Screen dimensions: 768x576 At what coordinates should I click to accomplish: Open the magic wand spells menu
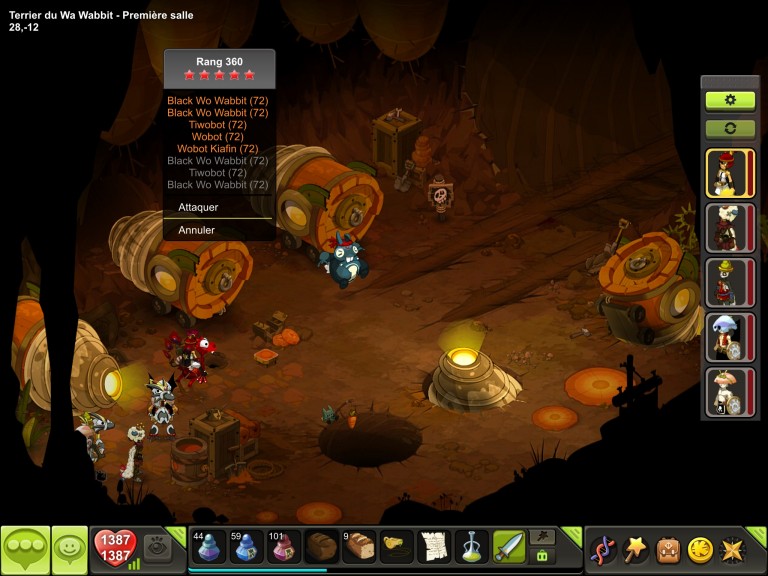pyautogui.click(x=636, y=548)
